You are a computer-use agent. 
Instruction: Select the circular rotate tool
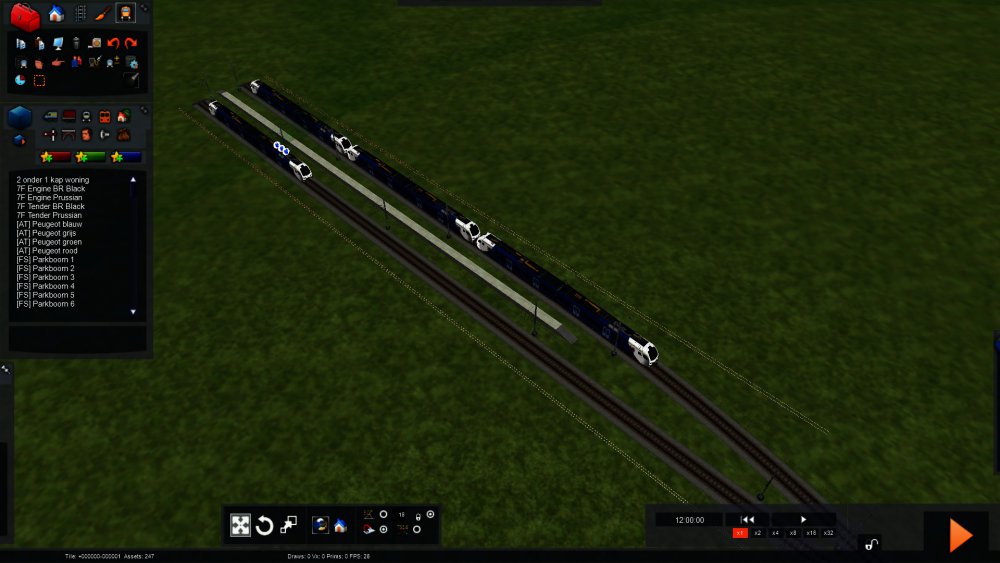pyautogui.click(x=265, y=525)
